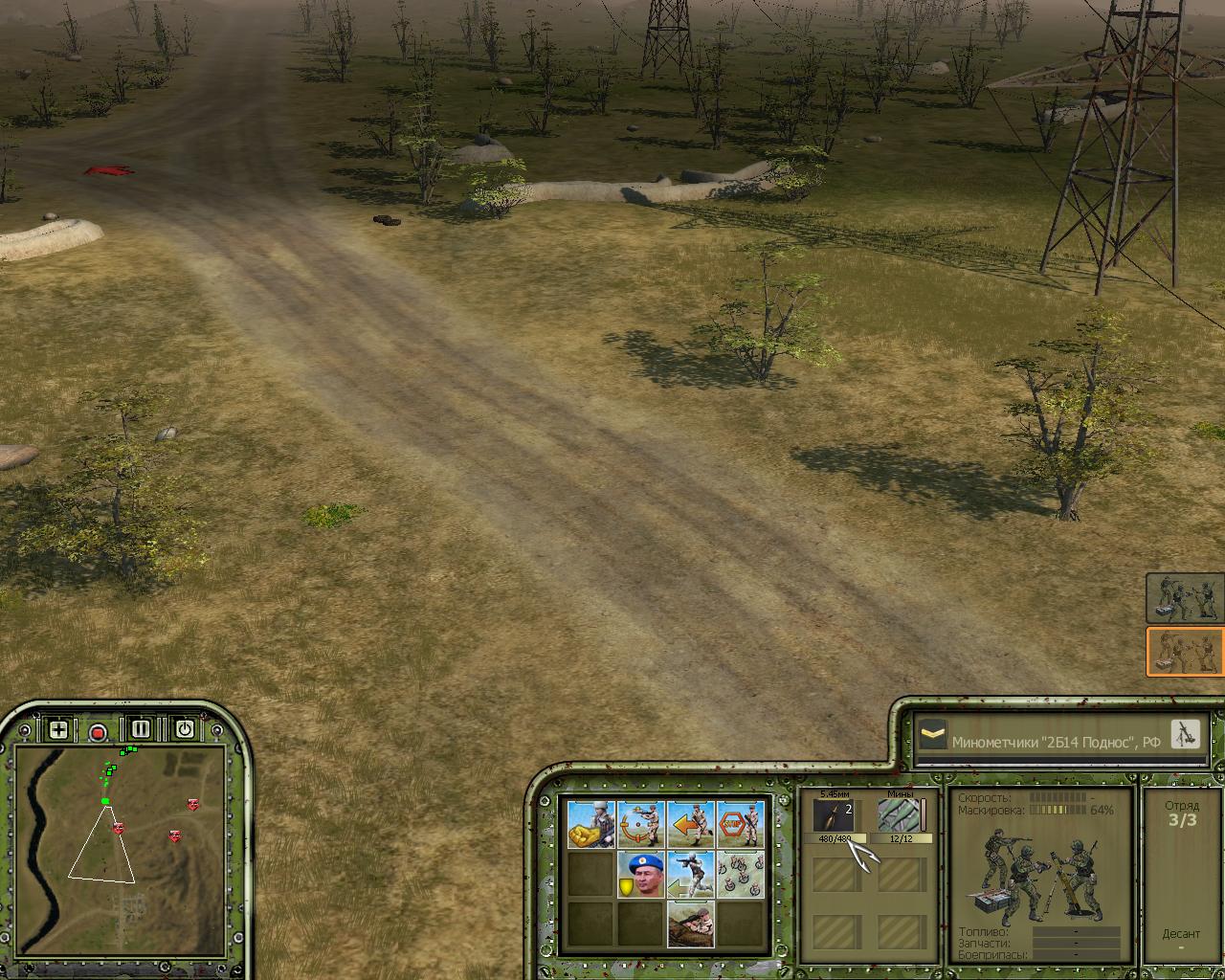
Task: Select the yellow fist soldier command
Action: click(590, 824)
